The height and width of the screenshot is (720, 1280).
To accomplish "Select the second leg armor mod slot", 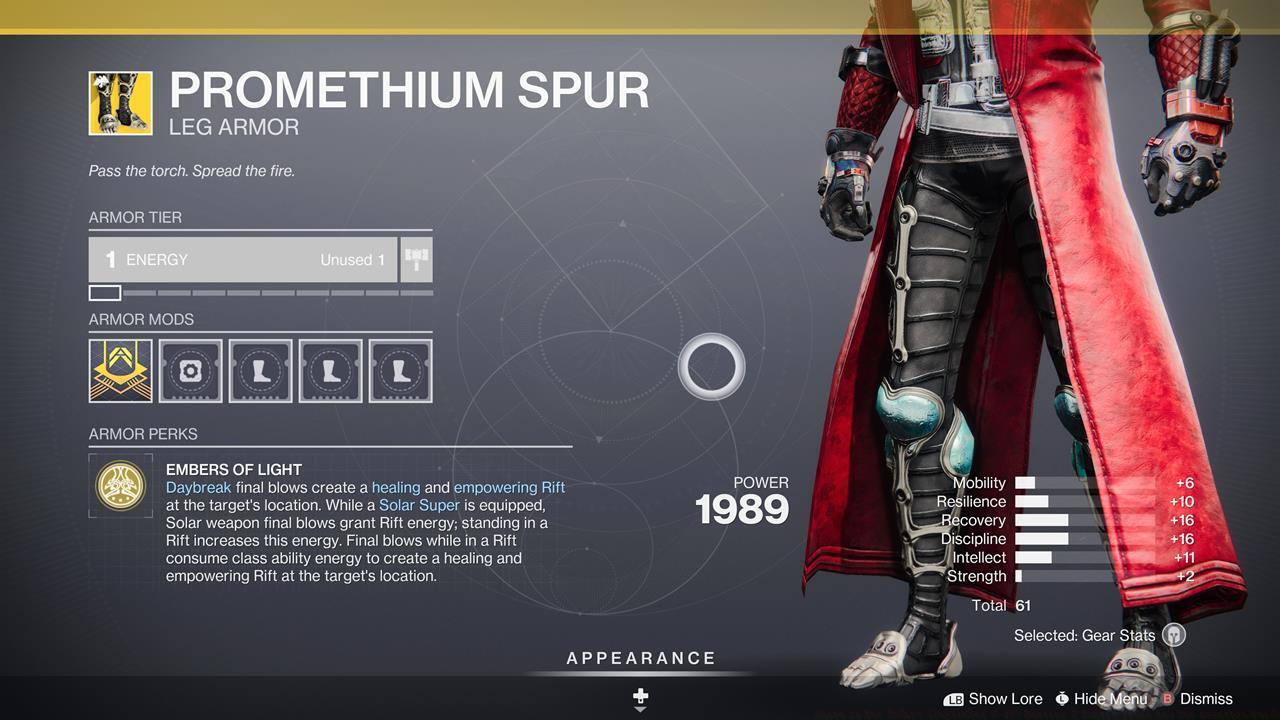I will coord(330,370).
